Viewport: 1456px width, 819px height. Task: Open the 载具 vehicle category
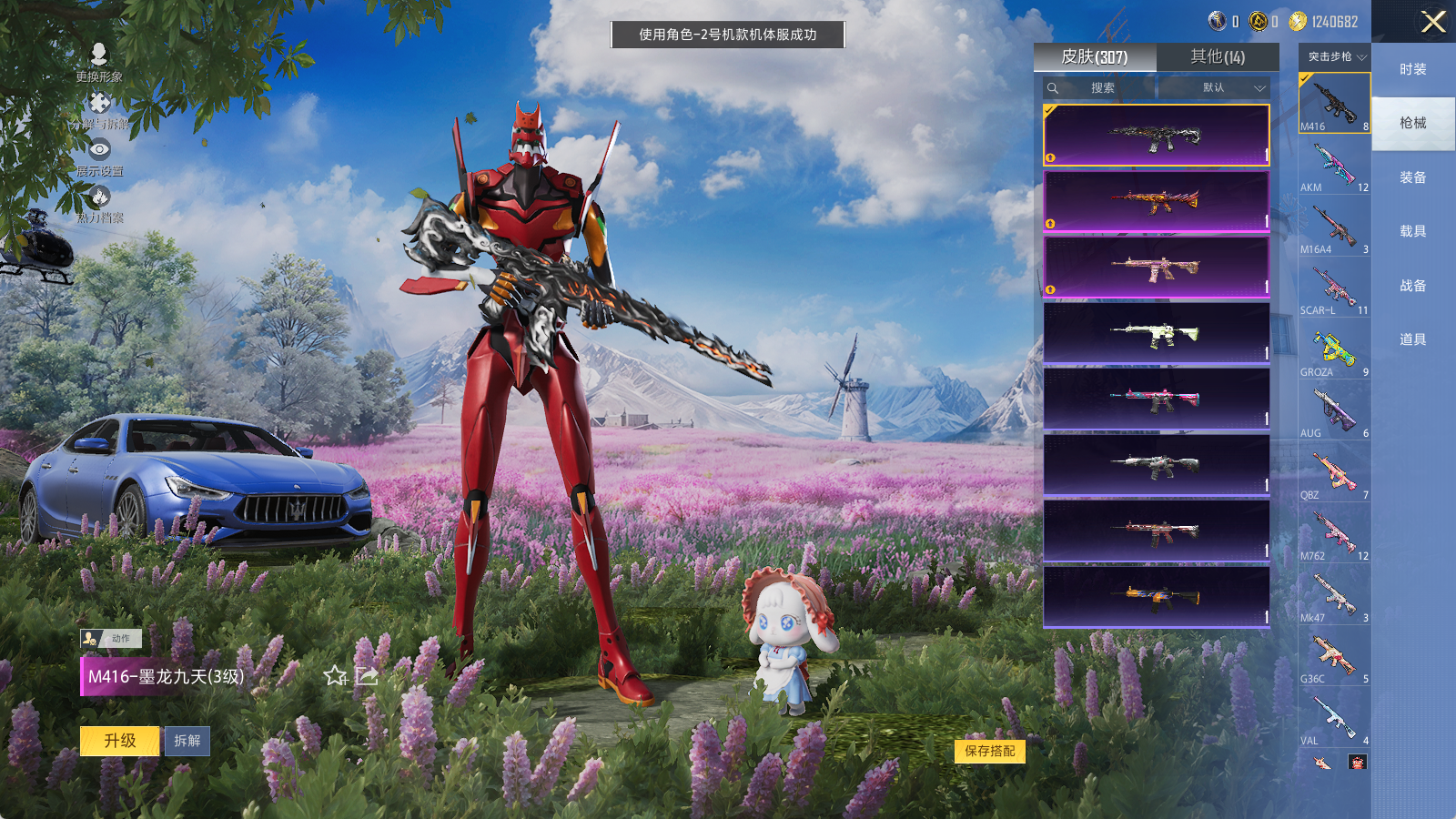pyautogui.click(x=1413, y=231)
